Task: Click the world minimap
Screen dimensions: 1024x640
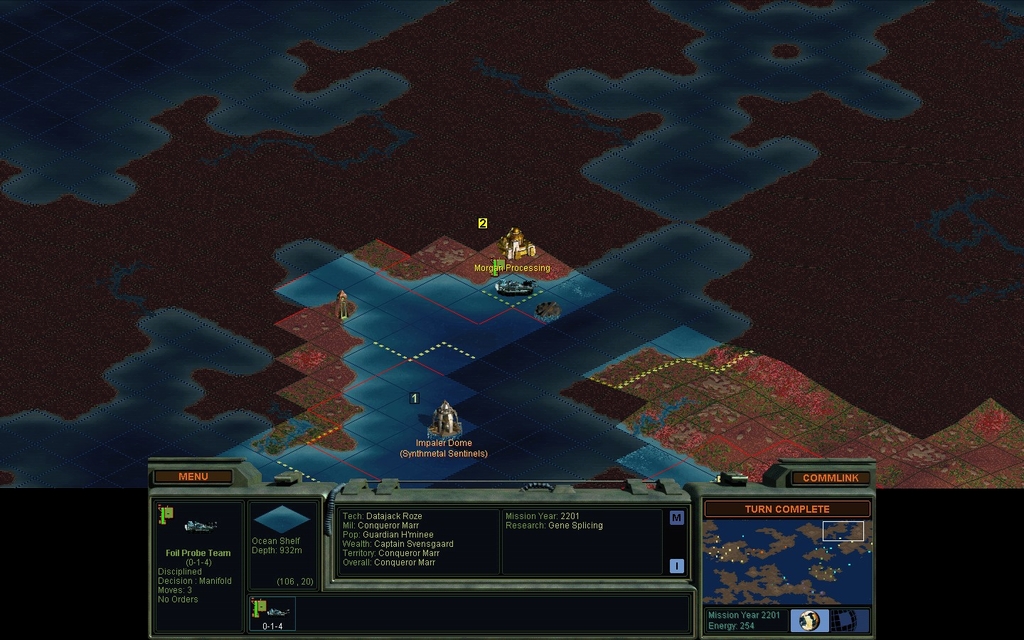Action: tap(786, 561)
